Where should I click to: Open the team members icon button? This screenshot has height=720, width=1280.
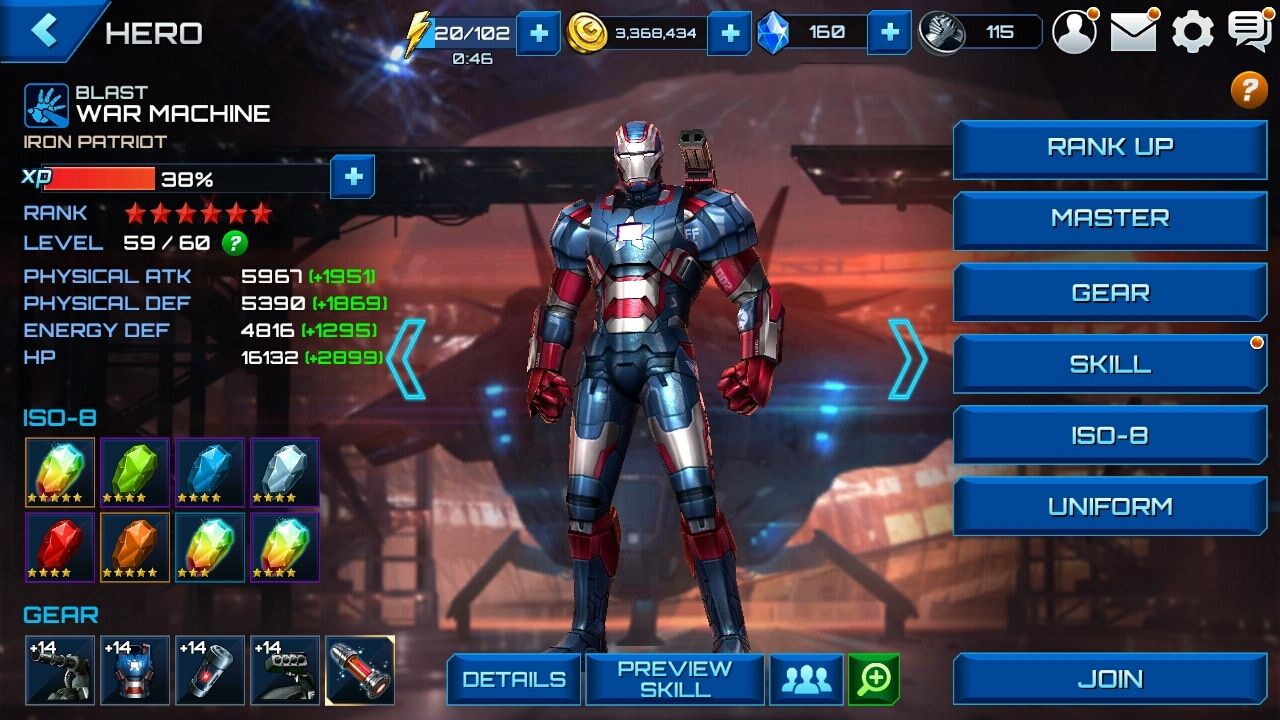[x=806, y=680]
